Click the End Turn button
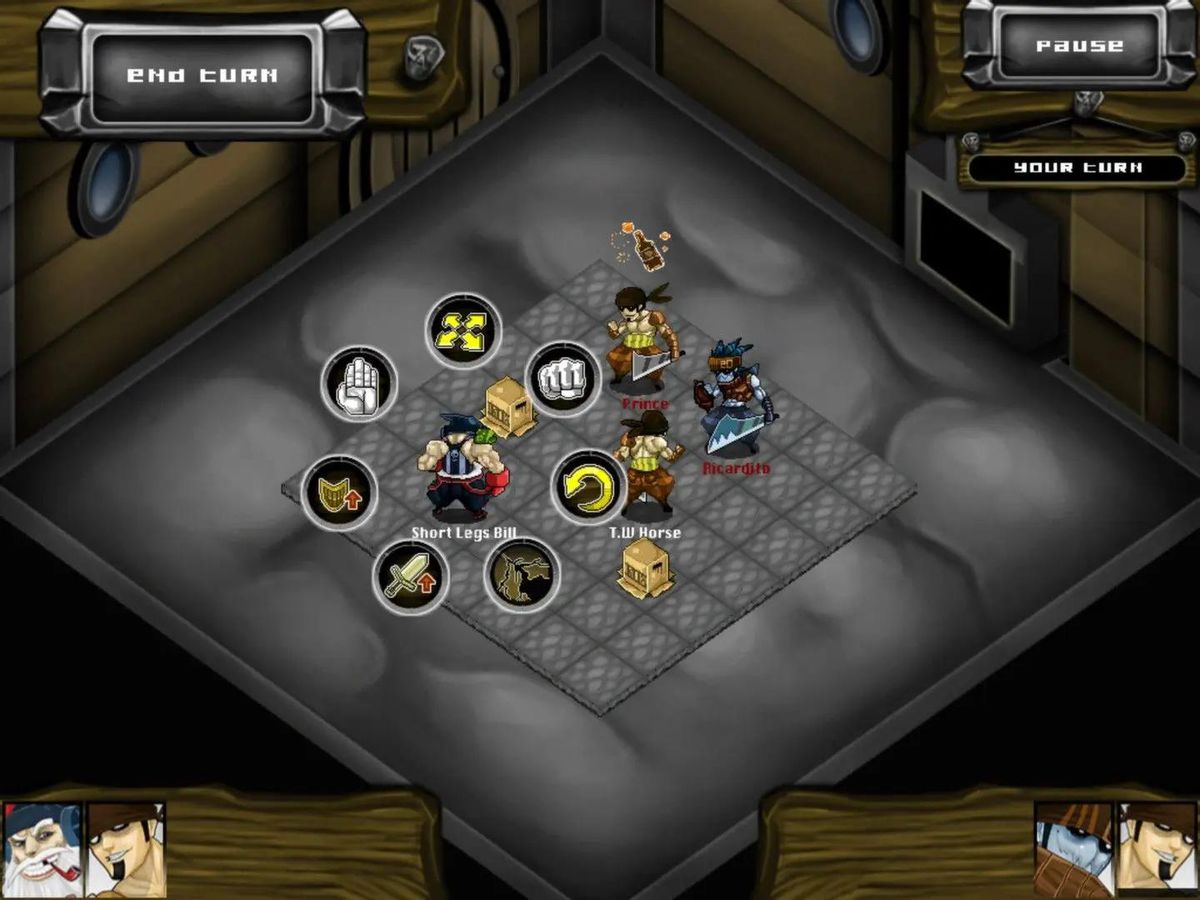This screenshot has width=1200, height=900. [203, 75]
